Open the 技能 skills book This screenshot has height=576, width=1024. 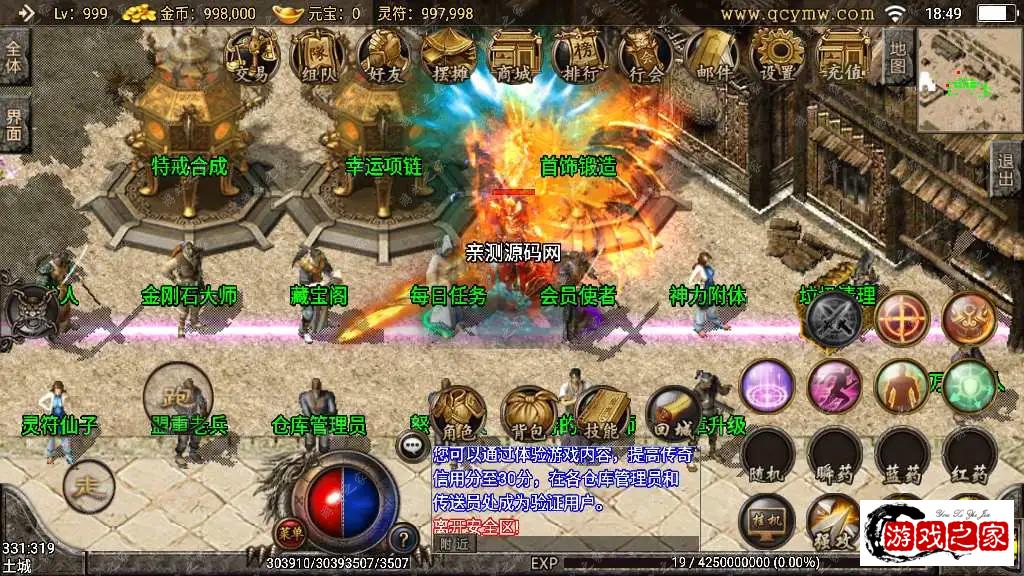[602, 412]
